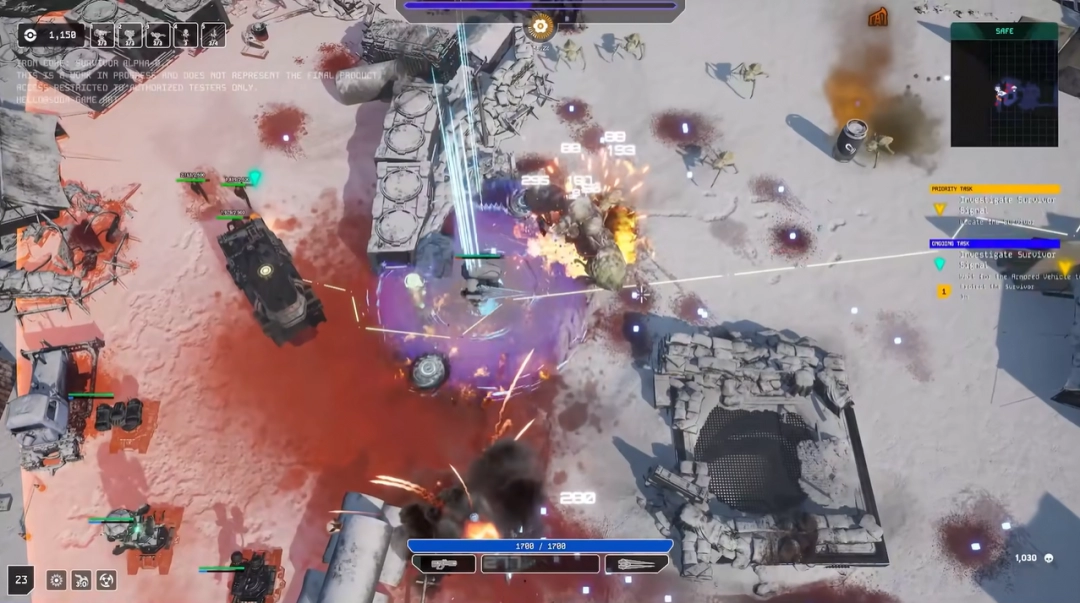This screenshot has width=1080, height=603.
Task: Select the right weapon slot
Action: pos(636,564)
